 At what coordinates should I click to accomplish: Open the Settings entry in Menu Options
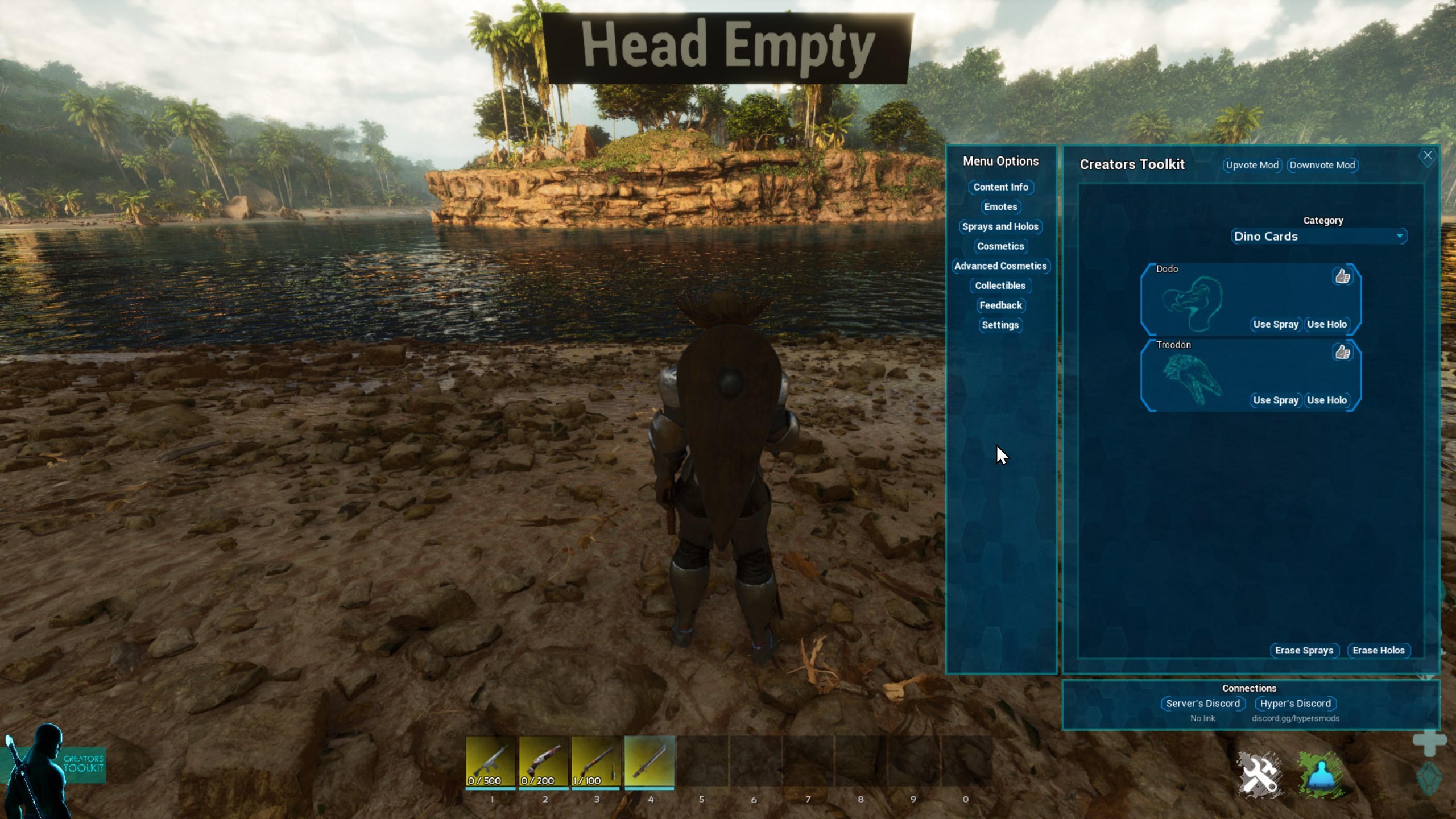(1000, 325)
